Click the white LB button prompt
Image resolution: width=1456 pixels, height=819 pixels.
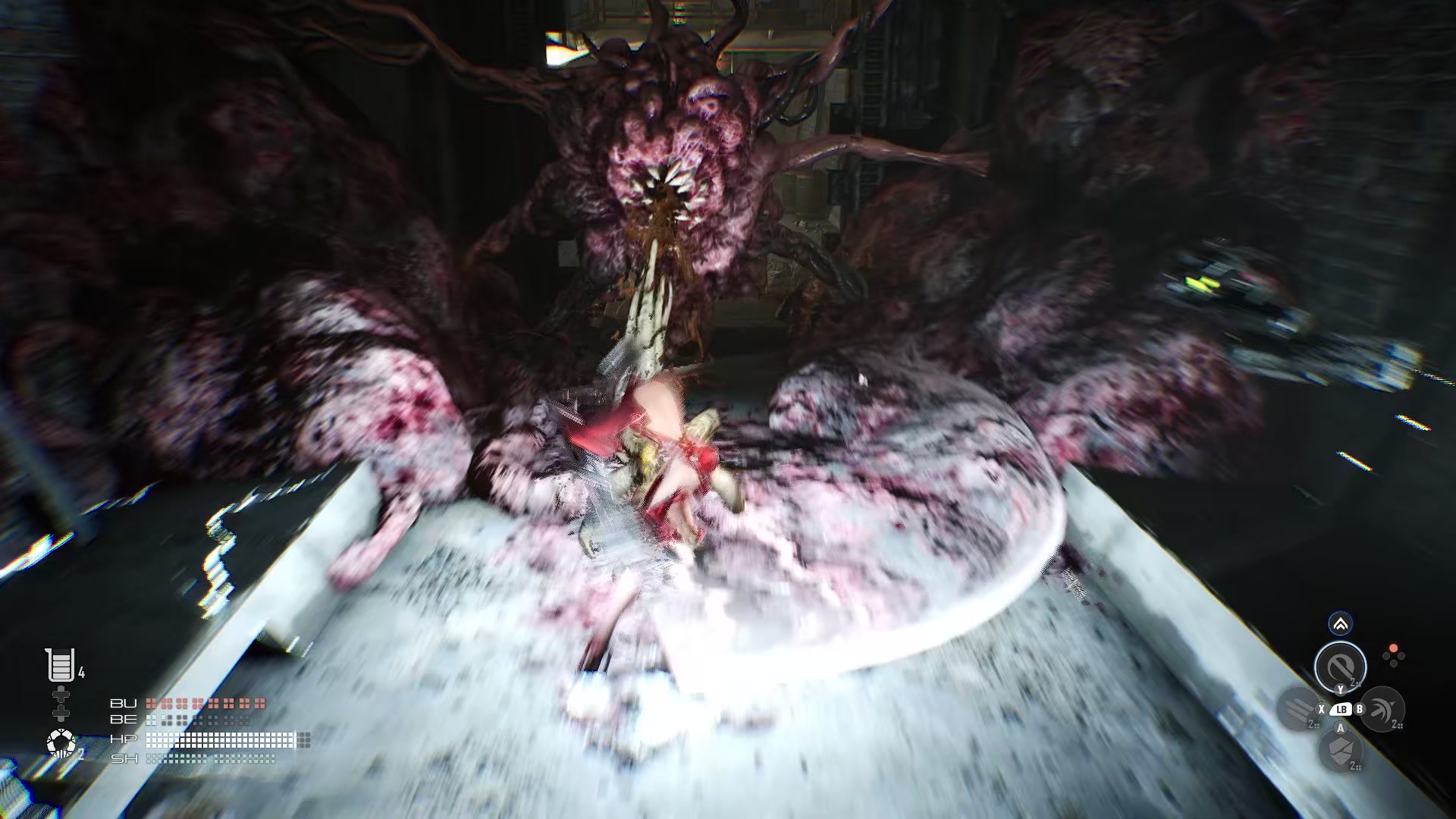[1341, 709]
